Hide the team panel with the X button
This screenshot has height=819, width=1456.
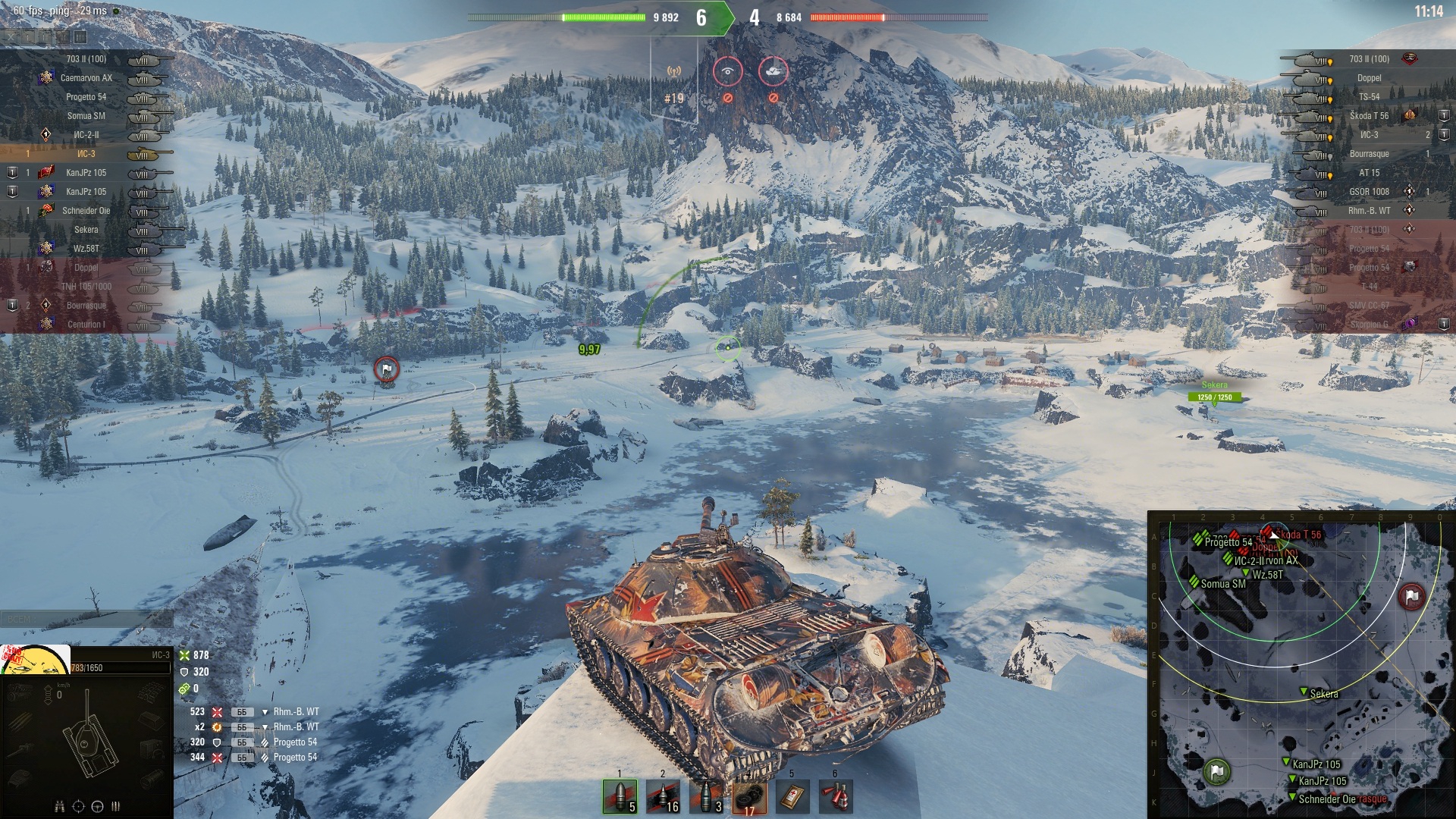[x=11, y=36]
